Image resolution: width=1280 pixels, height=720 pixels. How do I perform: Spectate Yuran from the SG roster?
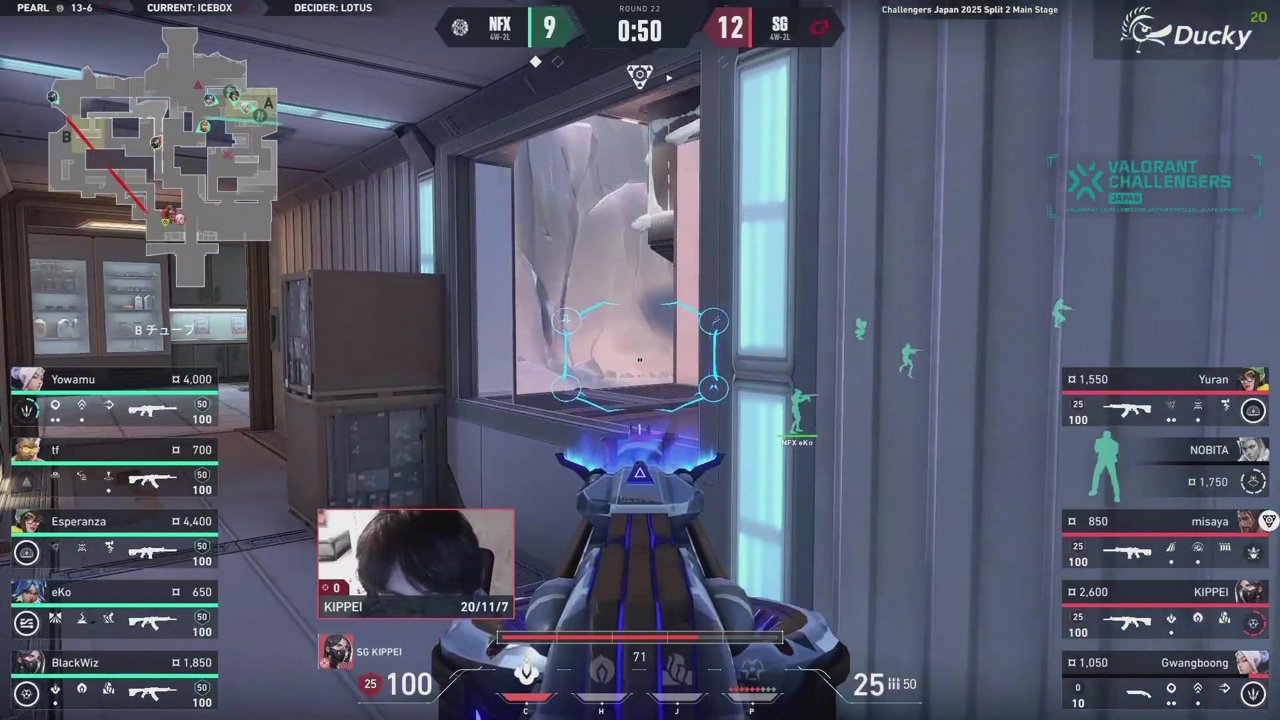click(x=1165, y=395)
